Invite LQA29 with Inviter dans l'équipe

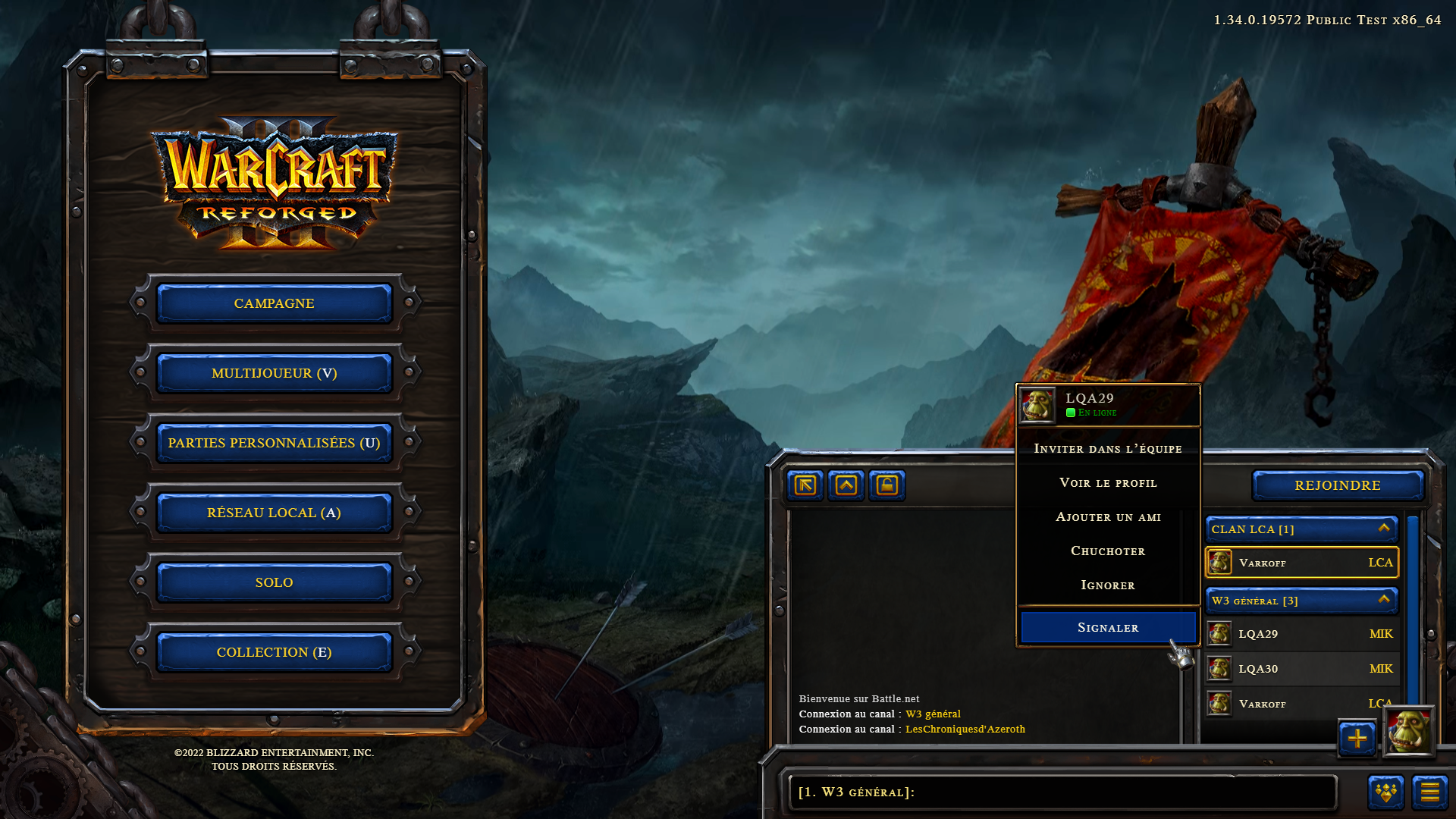[x=1107, y=449]
